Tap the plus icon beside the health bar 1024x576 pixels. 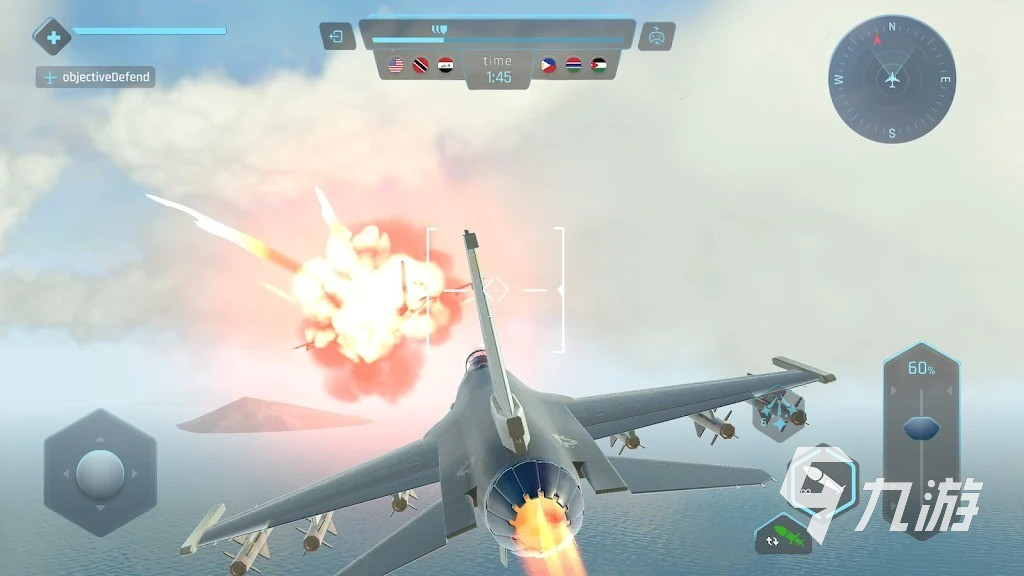click(x=53, y=38)
